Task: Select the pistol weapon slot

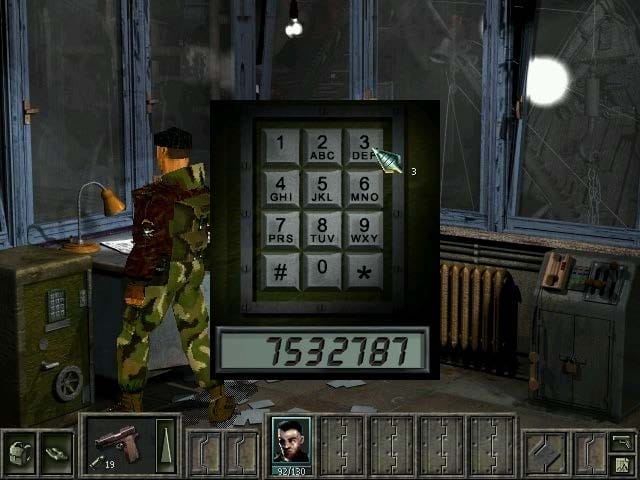Action: click(118, 442)
